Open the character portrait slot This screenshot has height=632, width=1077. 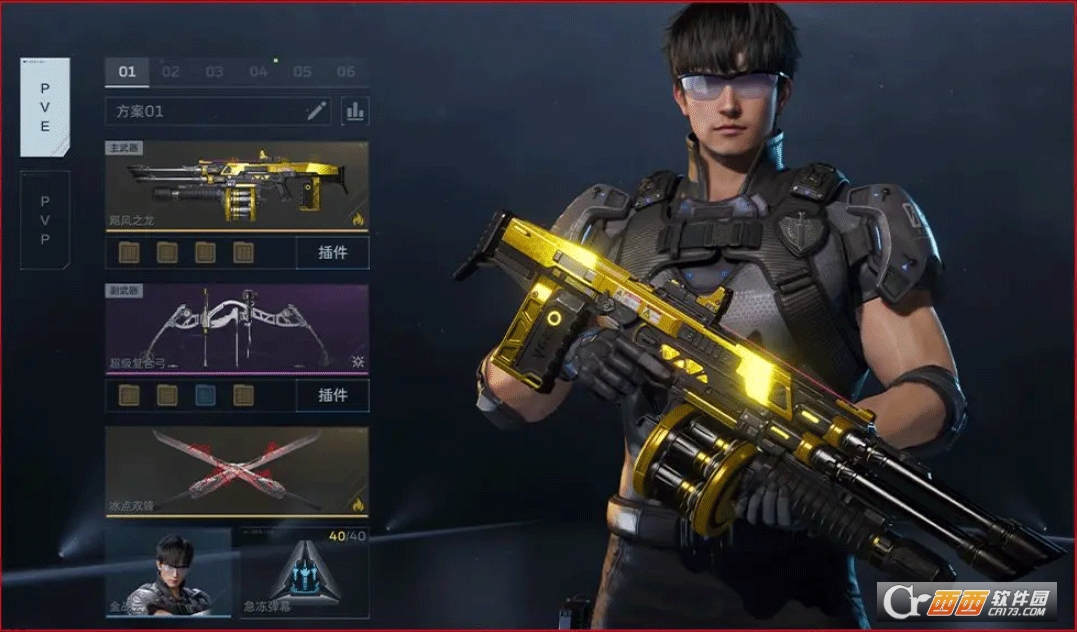(x=168, y=573)
